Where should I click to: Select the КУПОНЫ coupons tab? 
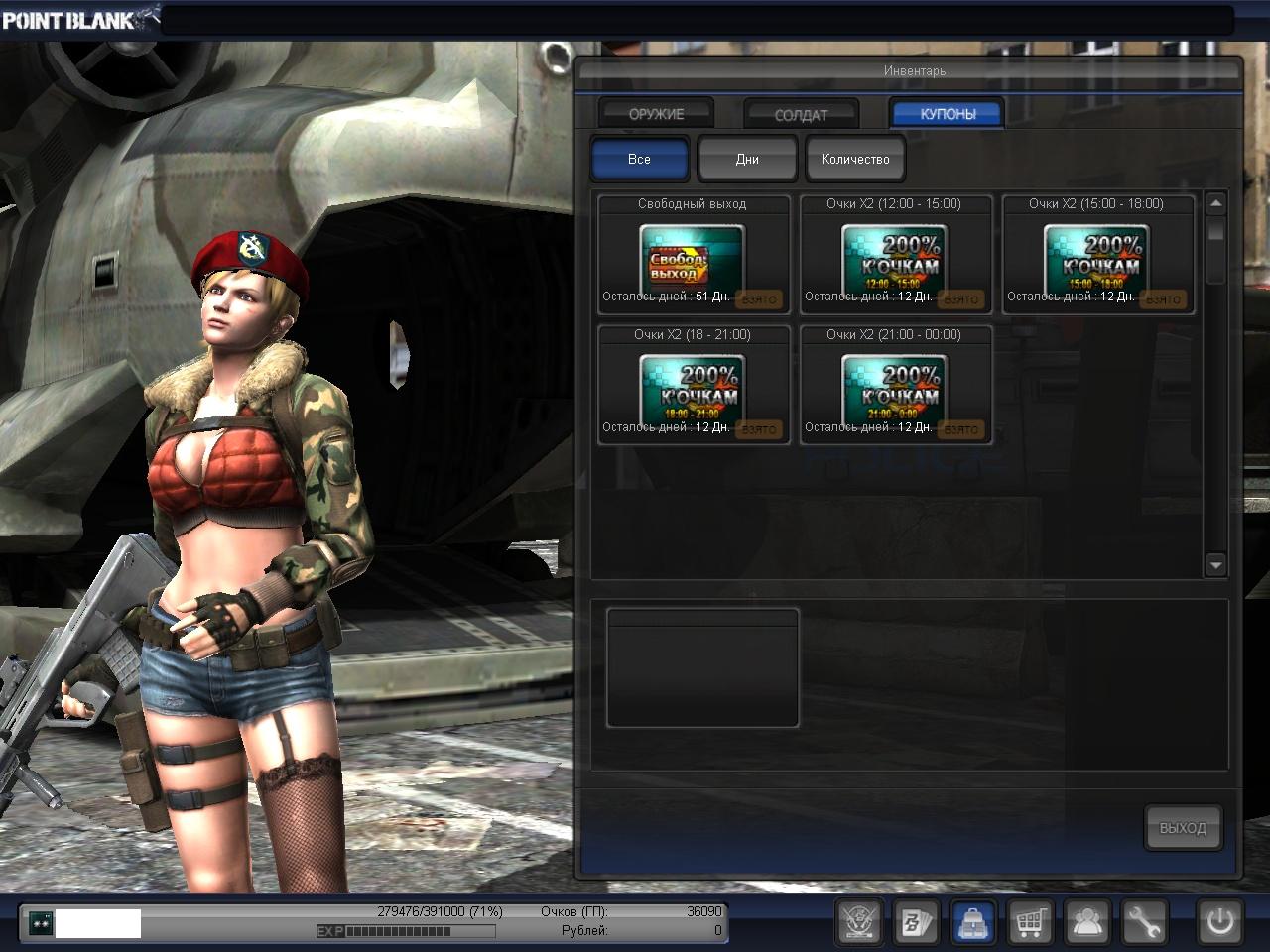(947, 114)
